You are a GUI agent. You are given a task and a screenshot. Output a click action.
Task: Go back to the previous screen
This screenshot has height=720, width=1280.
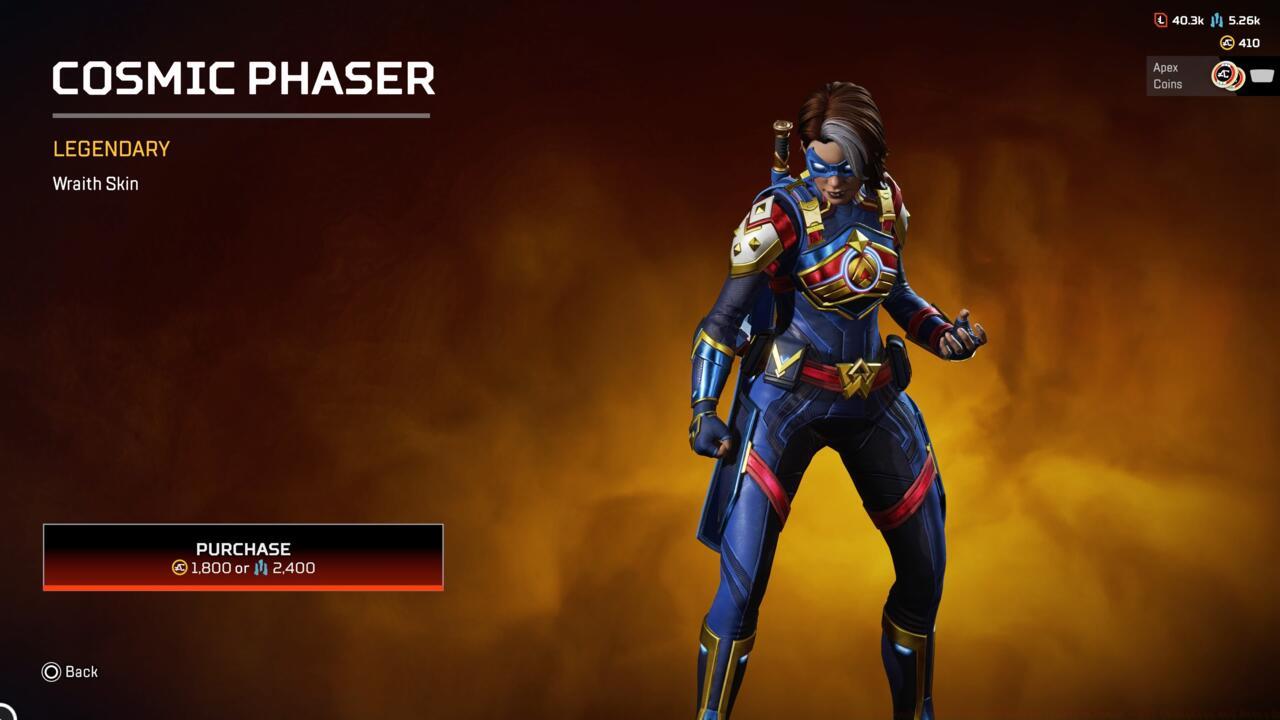click(70, 672)
